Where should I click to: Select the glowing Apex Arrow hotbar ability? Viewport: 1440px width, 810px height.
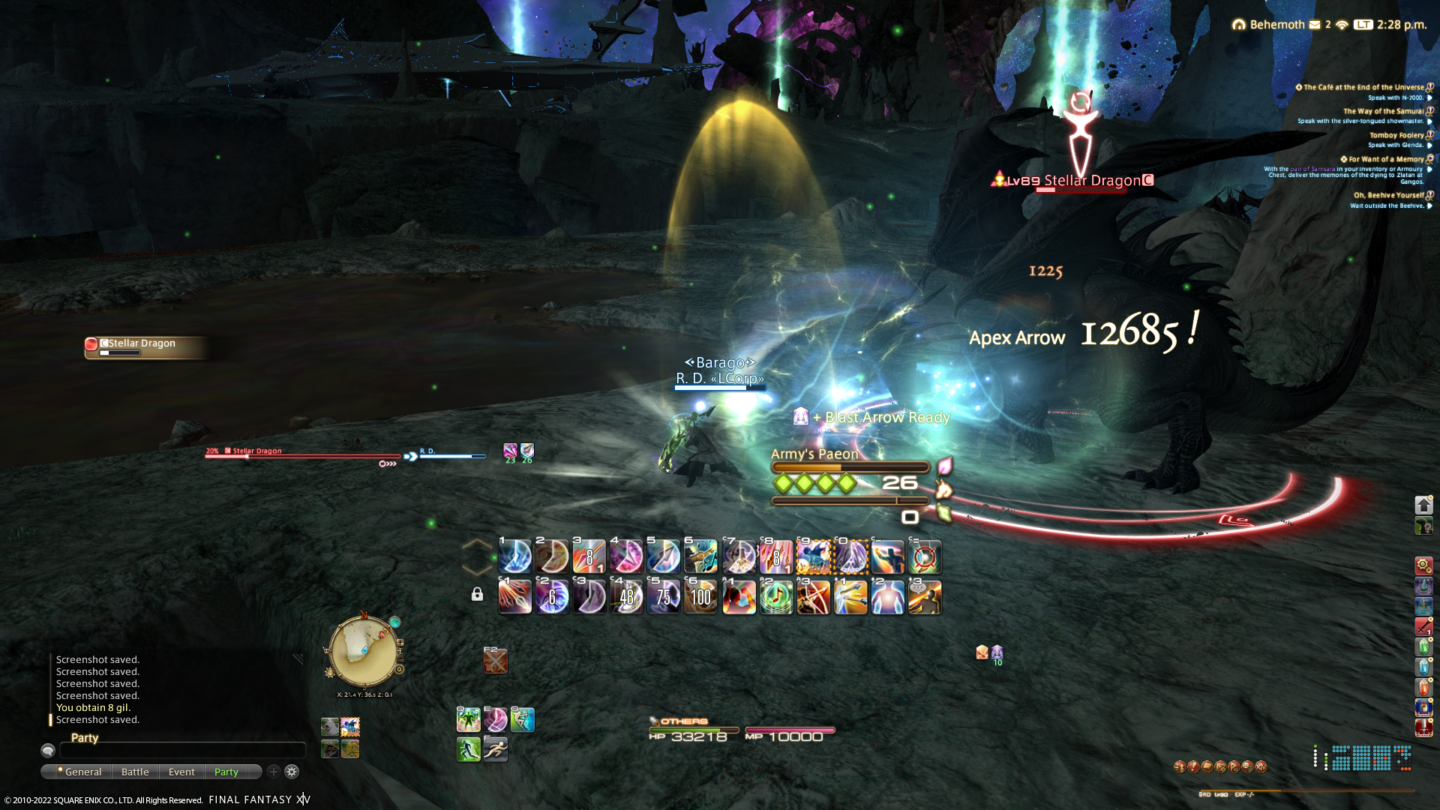853,557
